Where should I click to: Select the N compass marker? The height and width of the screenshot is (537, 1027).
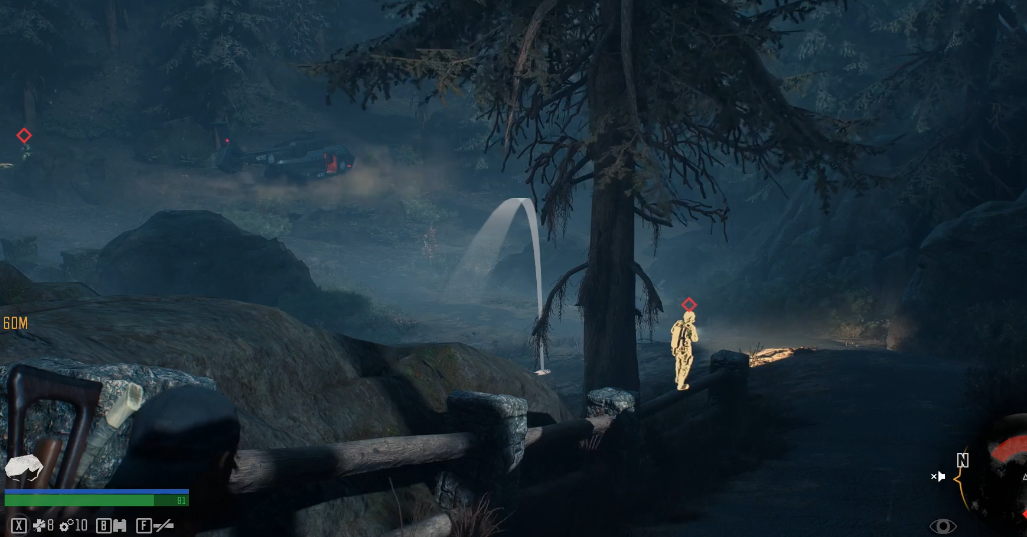[x=962, y=460]
